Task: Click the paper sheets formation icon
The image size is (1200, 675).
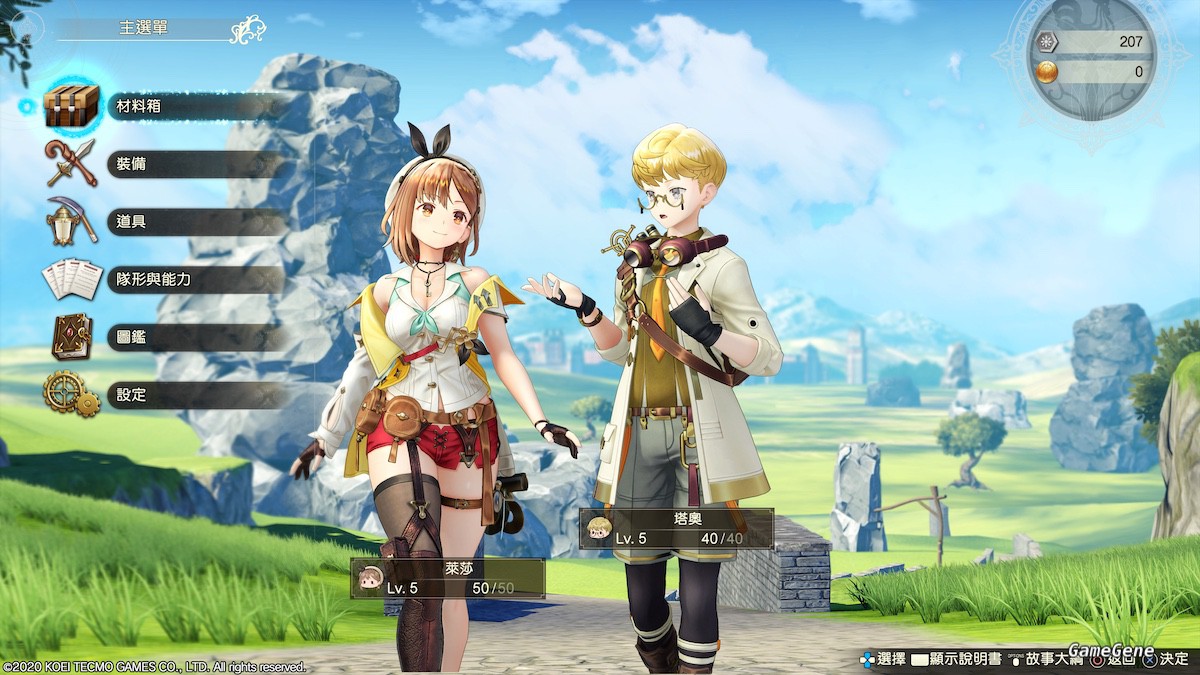Action: point(72,279)
